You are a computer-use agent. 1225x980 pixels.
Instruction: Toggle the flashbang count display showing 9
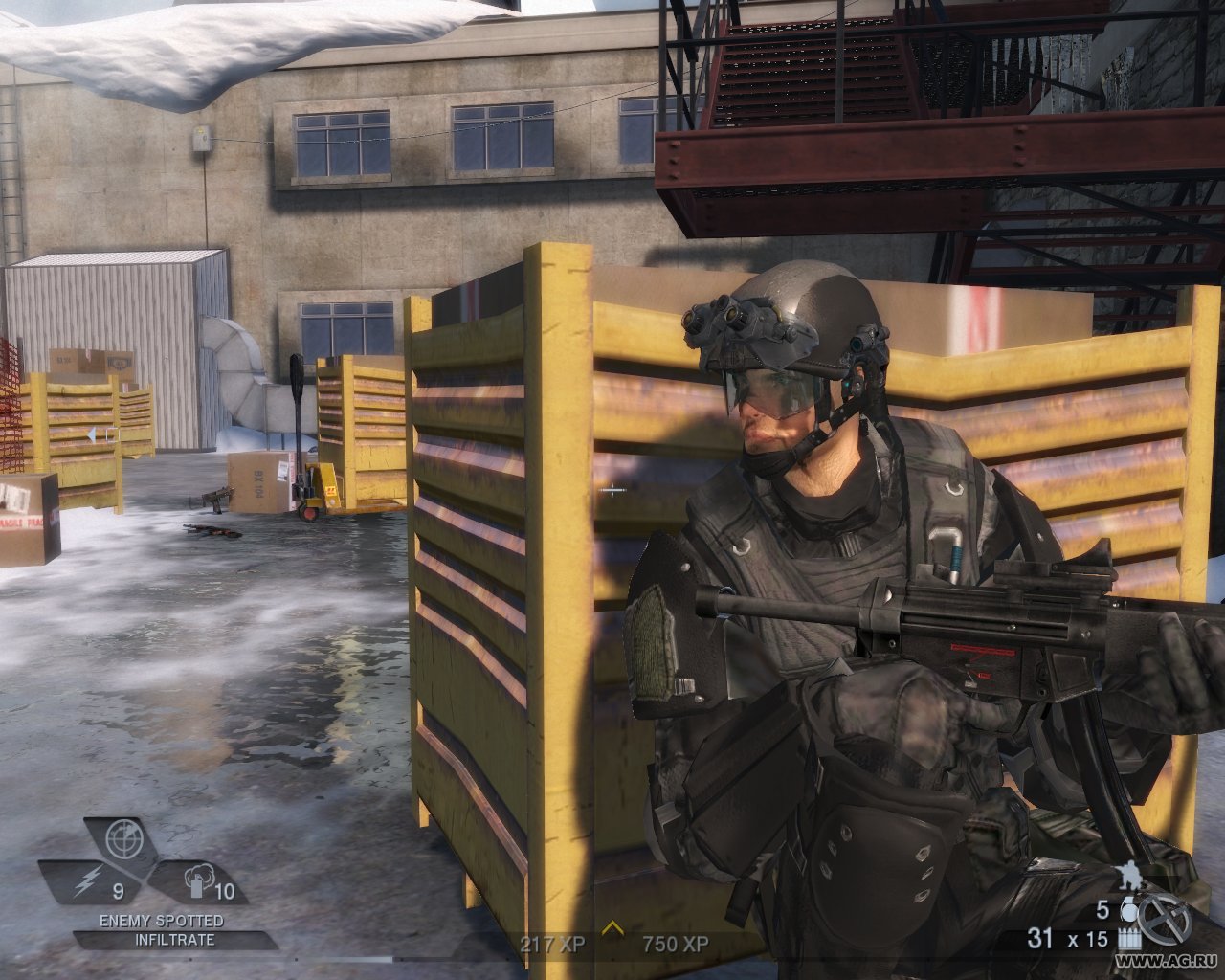click(x=119, y=890)
